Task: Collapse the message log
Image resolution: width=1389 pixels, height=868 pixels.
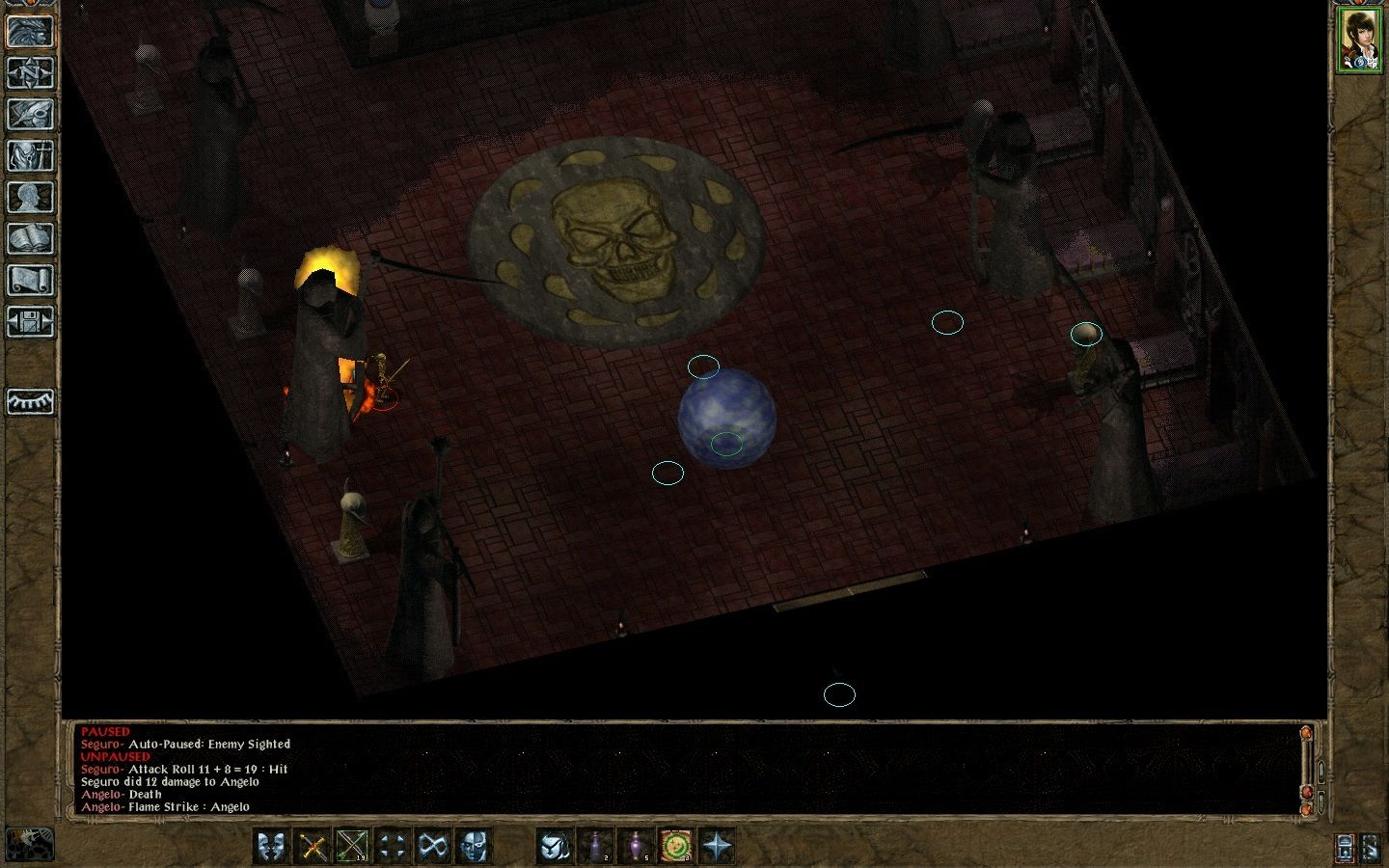Action: coord(1321,800)
